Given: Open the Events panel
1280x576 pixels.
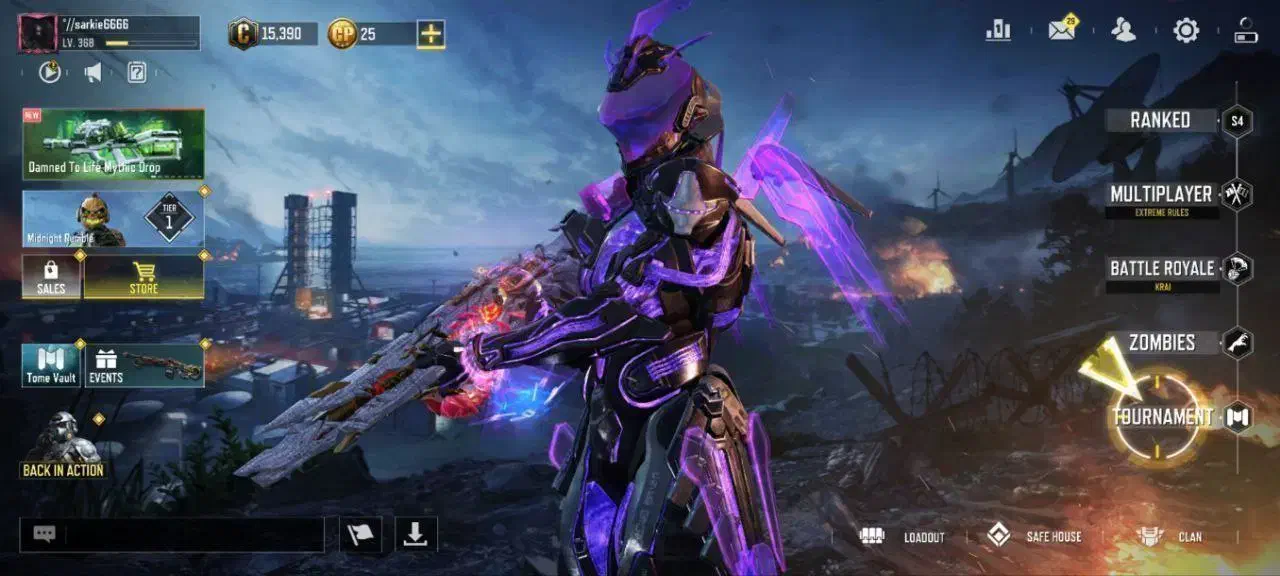Looking at the screenshot, I should click(145, 366).
